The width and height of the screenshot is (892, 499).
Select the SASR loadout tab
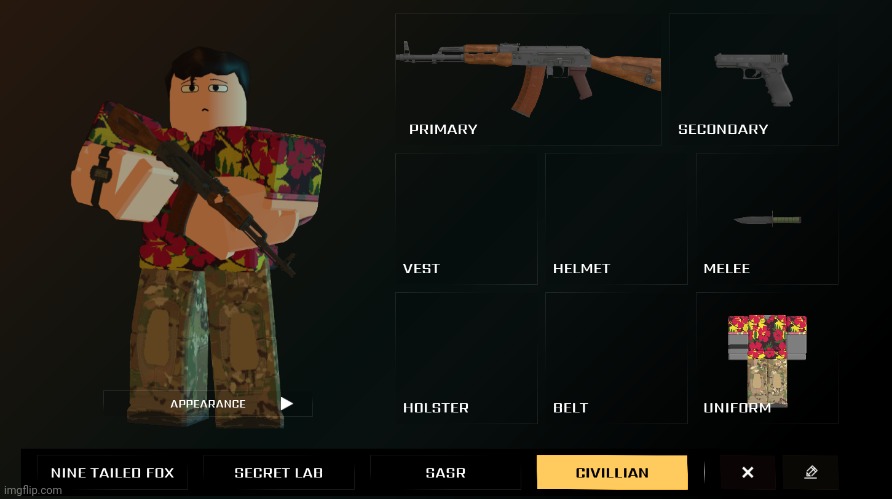click(446, 473)
